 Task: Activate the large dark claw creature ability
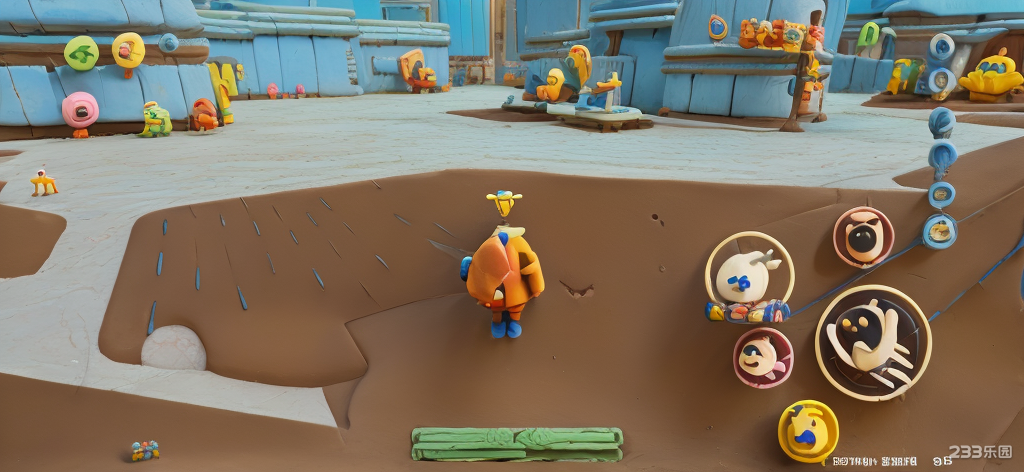coord(873,342)
